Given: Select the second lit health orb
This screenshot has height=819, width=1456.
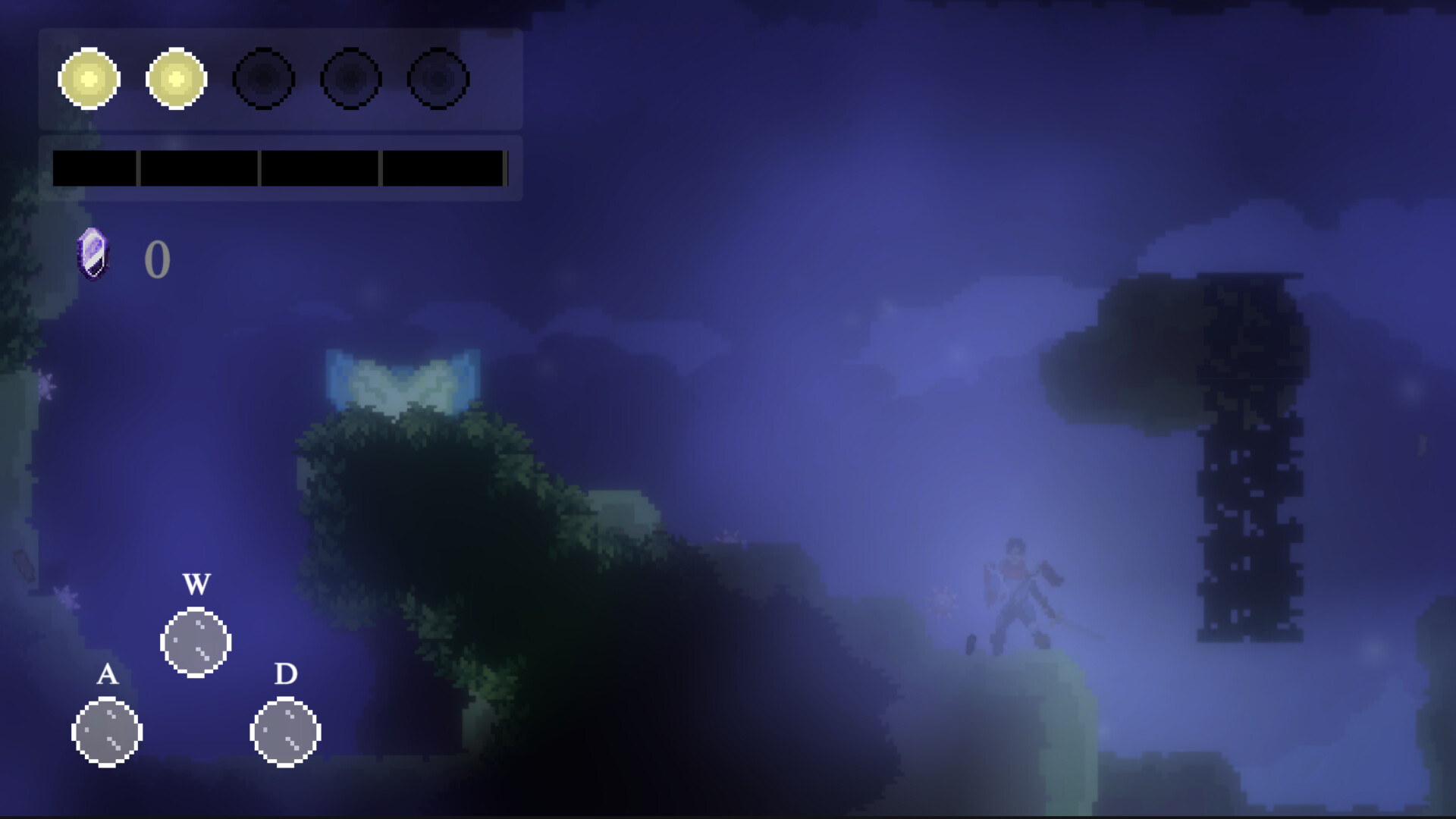Looking at the screenshot, I should click(x=177, y=79).
